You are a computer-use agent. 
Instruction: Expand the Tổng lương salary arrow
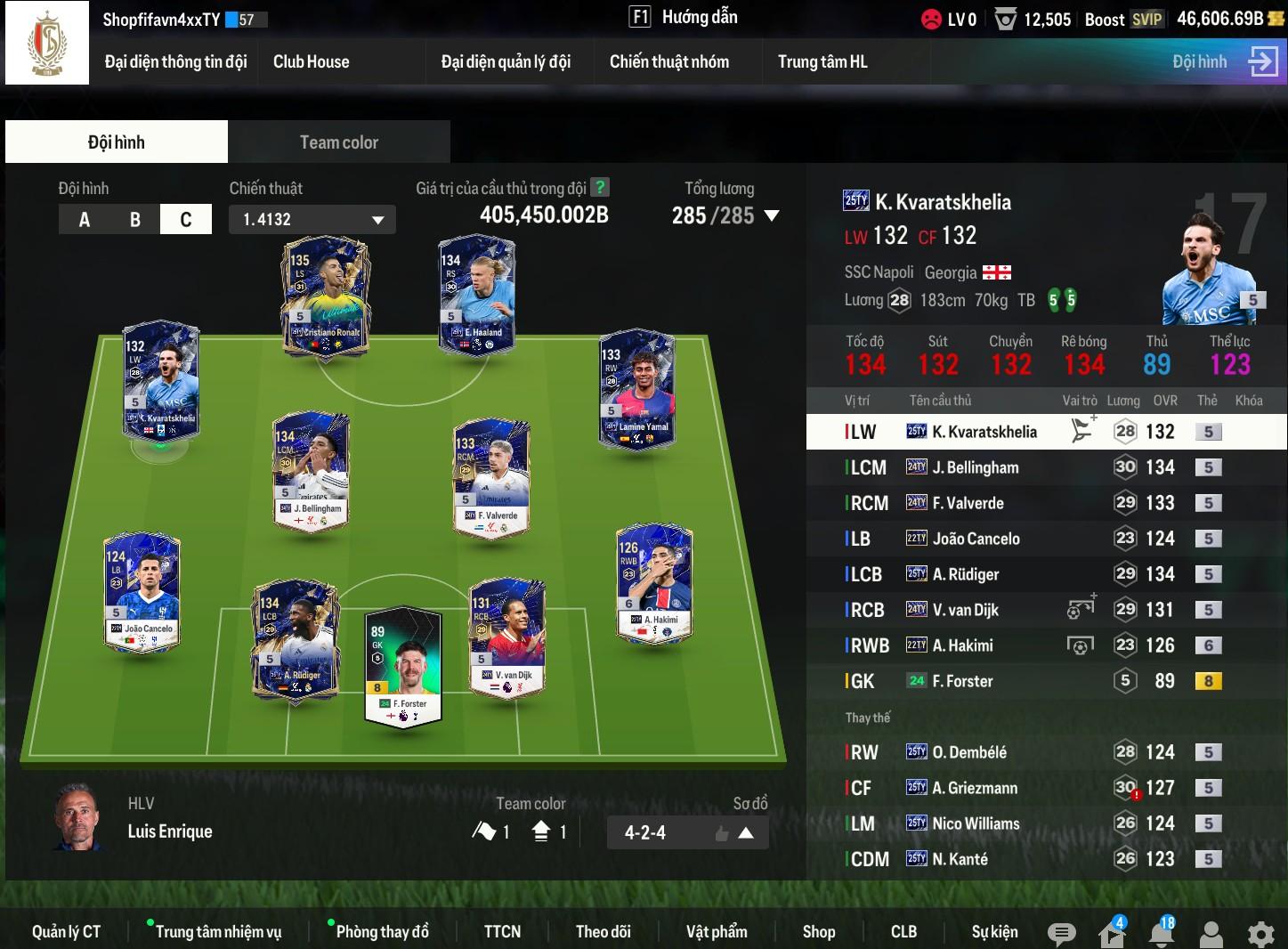(772, 215)
